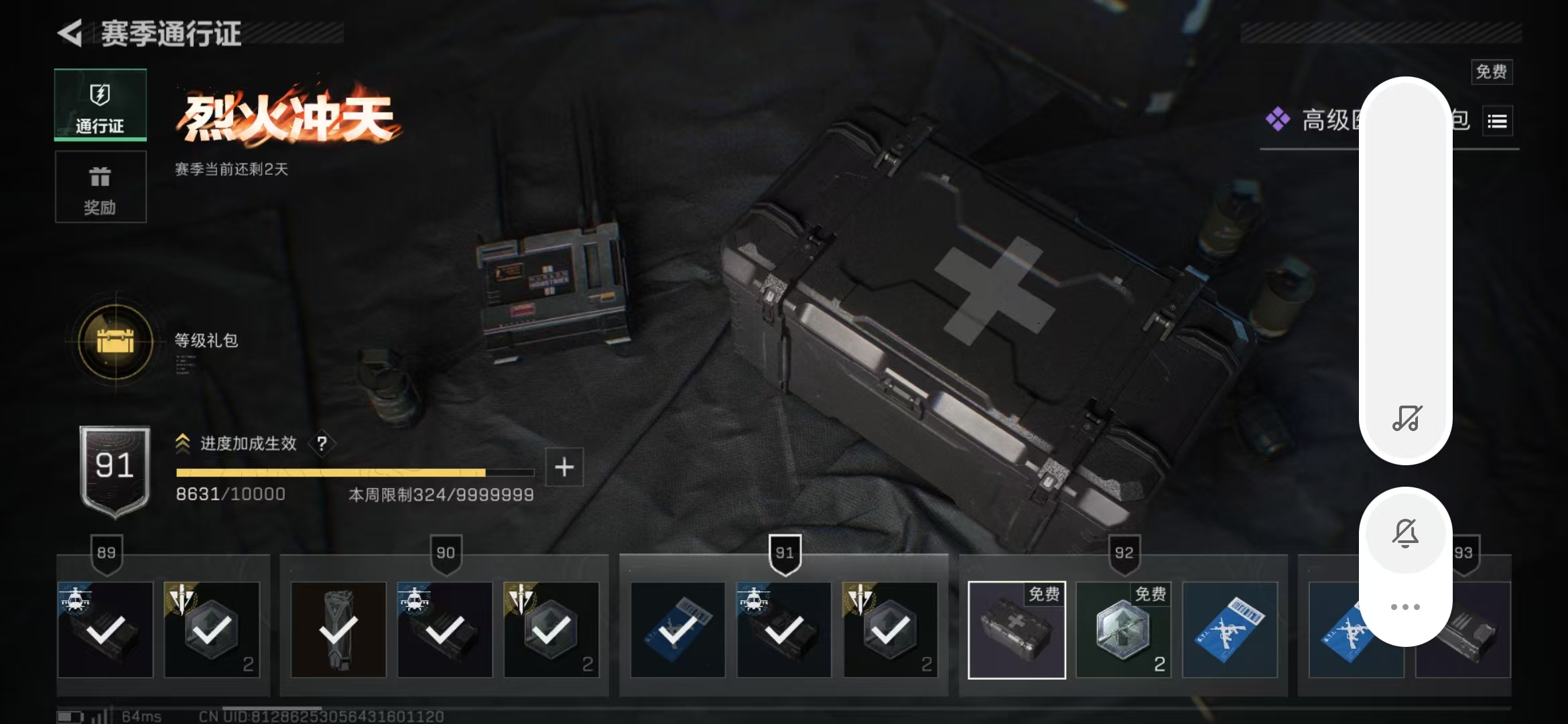Image resolution: width=1568 pixels, height=724 pixels.
Task: Toggle the muted notification bell in the overlay
Action: tap(1405, 534)
